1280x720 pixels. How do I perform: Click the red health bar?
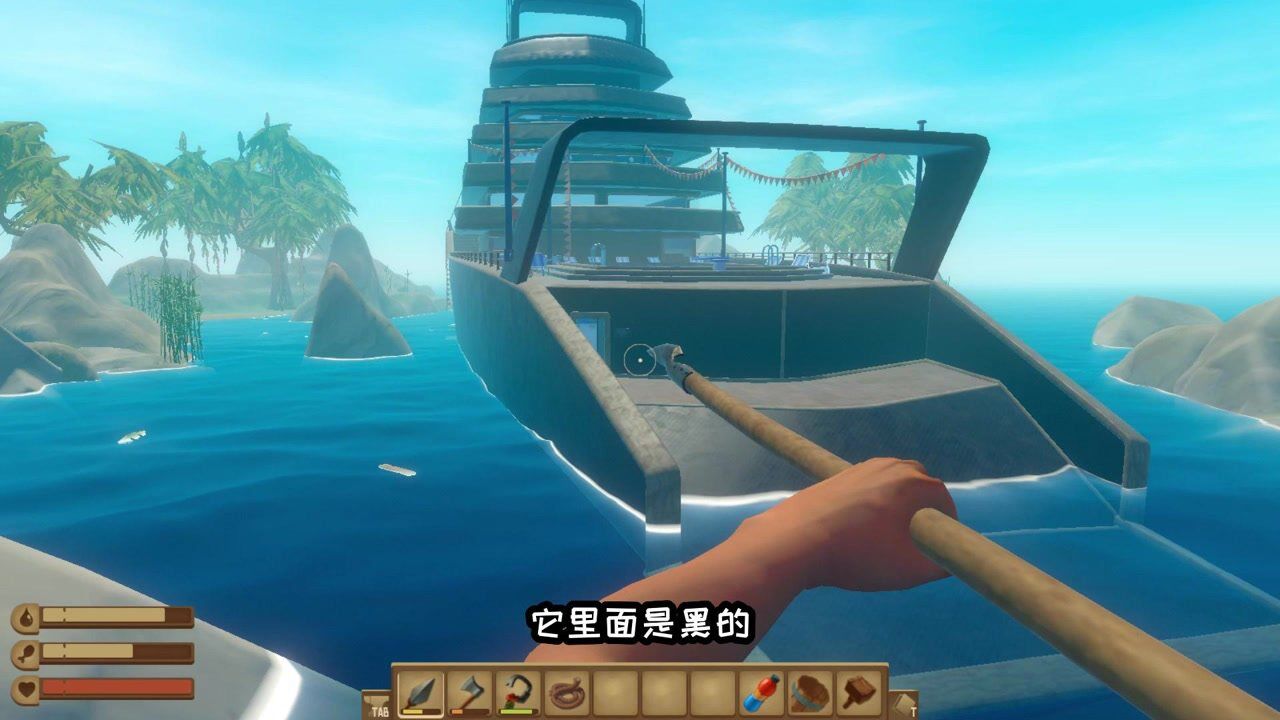[116, 687]
